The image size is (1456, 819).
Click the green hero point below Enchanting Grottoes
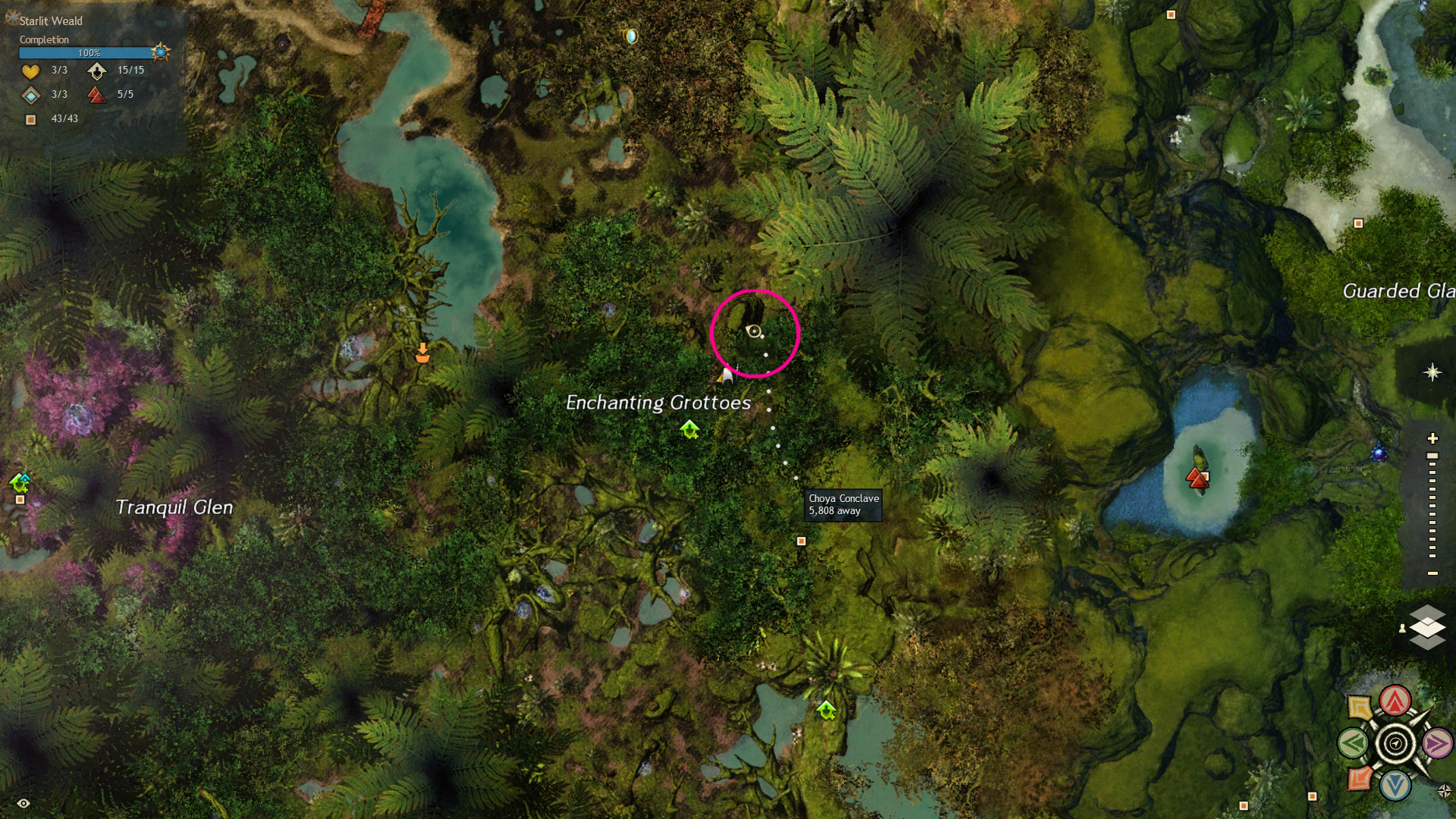coord(689,430)
